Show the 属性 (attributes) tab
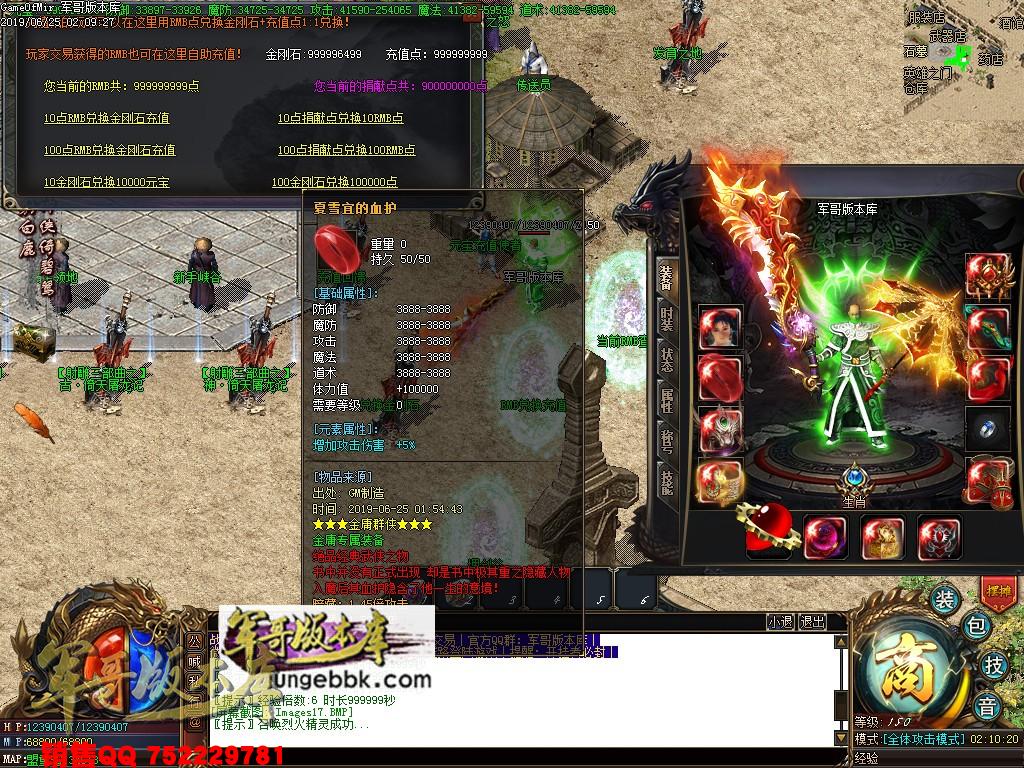Viewport: 1024px width, 768px height. [x=667, y=400]
